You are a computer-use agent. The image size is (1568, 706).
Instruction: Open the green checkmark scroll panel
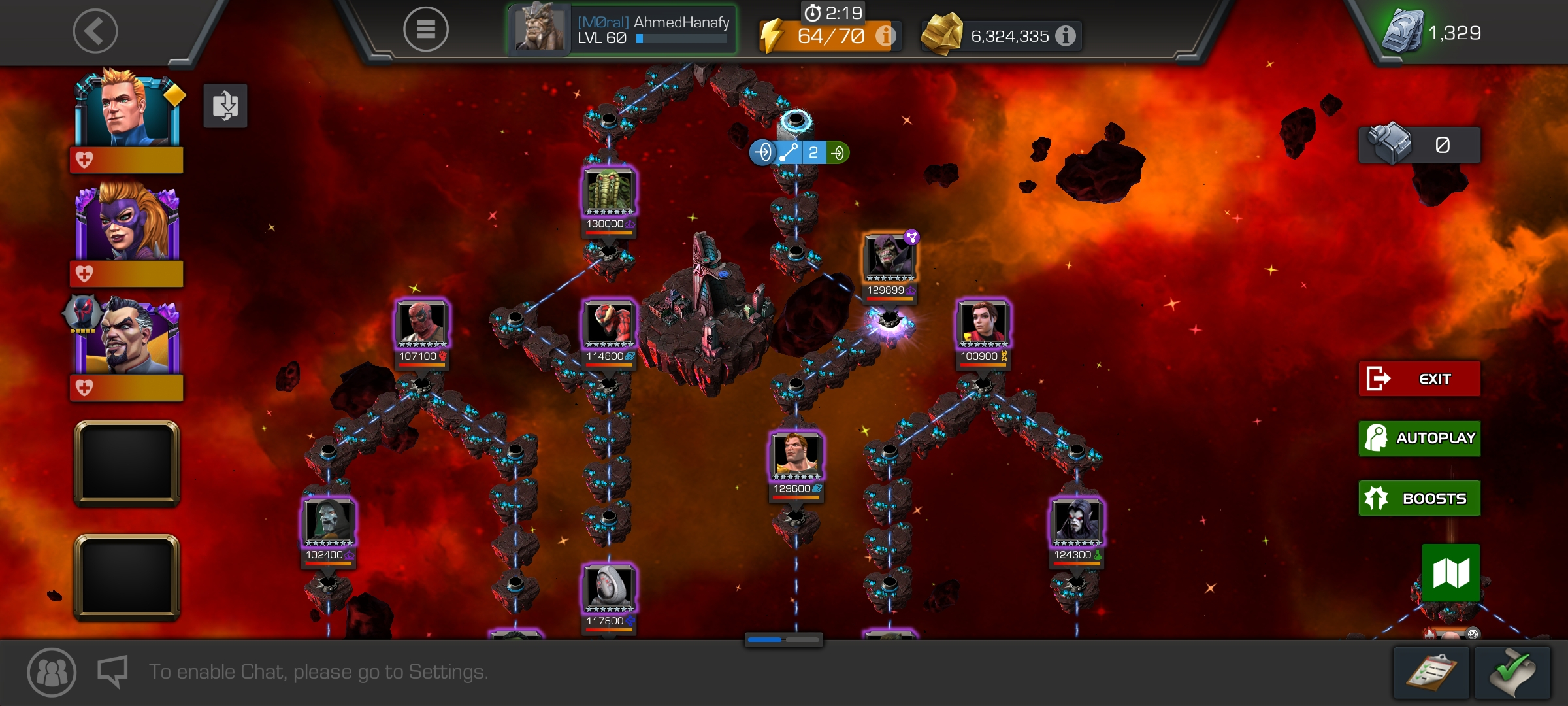[x=1512, y=673]
